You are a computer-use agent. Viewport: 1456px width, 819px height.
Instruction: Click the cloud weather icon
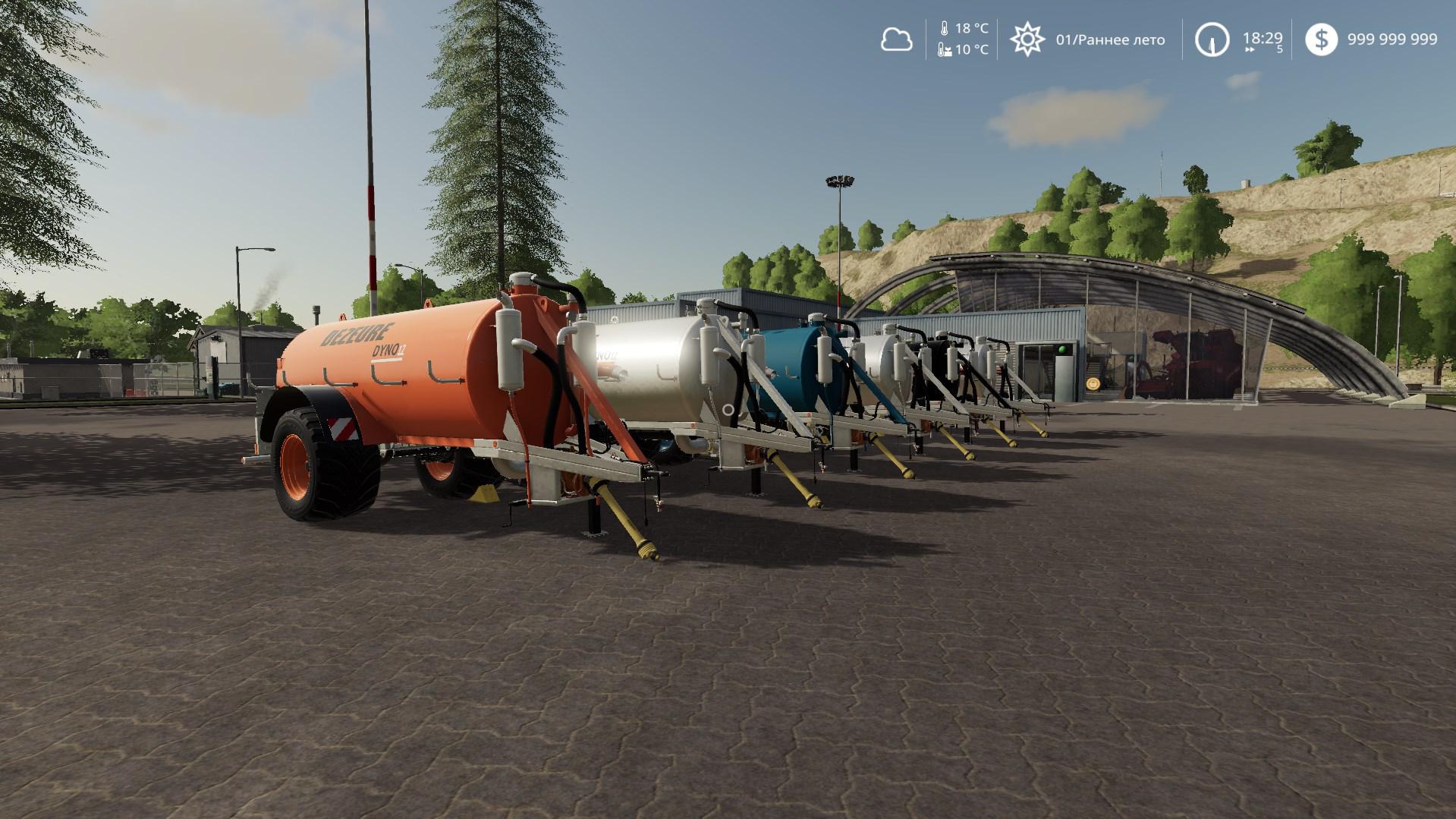click(x=896, y=39)
